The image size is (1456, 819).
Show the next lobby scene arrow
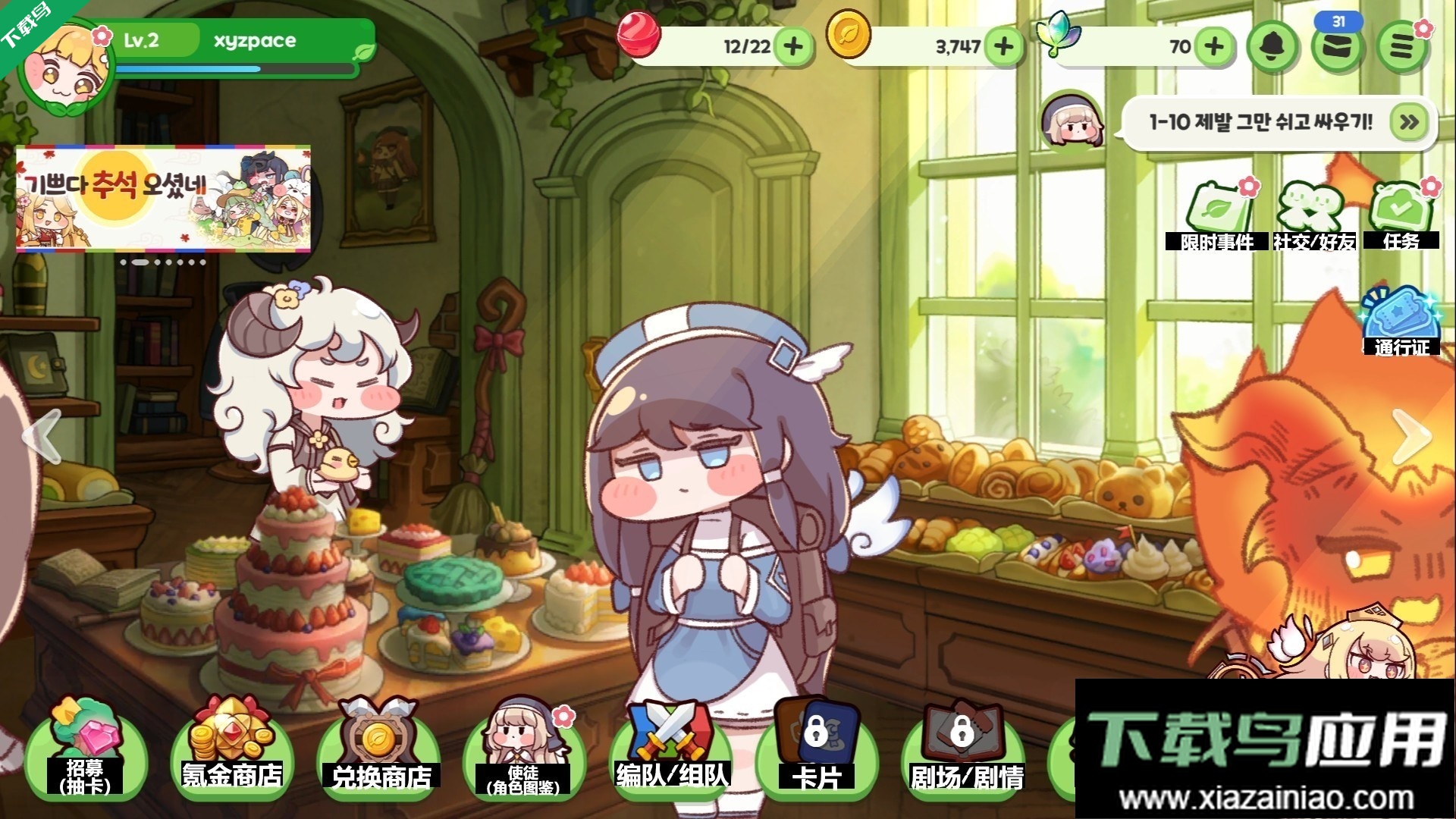(x=1410, y=435)
